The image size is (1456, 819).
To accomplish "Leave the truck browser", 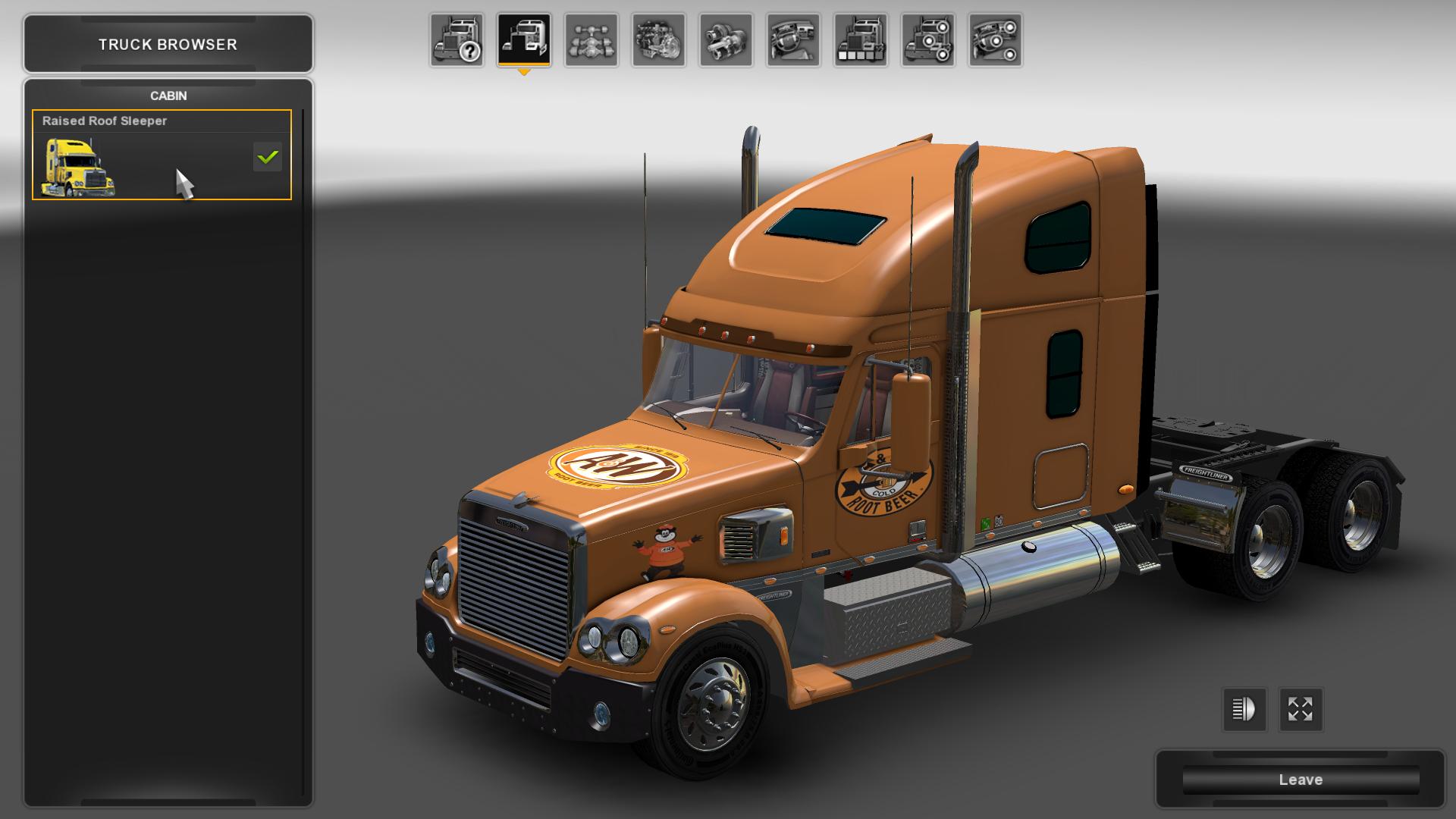I will click(x=1300, y=780).
